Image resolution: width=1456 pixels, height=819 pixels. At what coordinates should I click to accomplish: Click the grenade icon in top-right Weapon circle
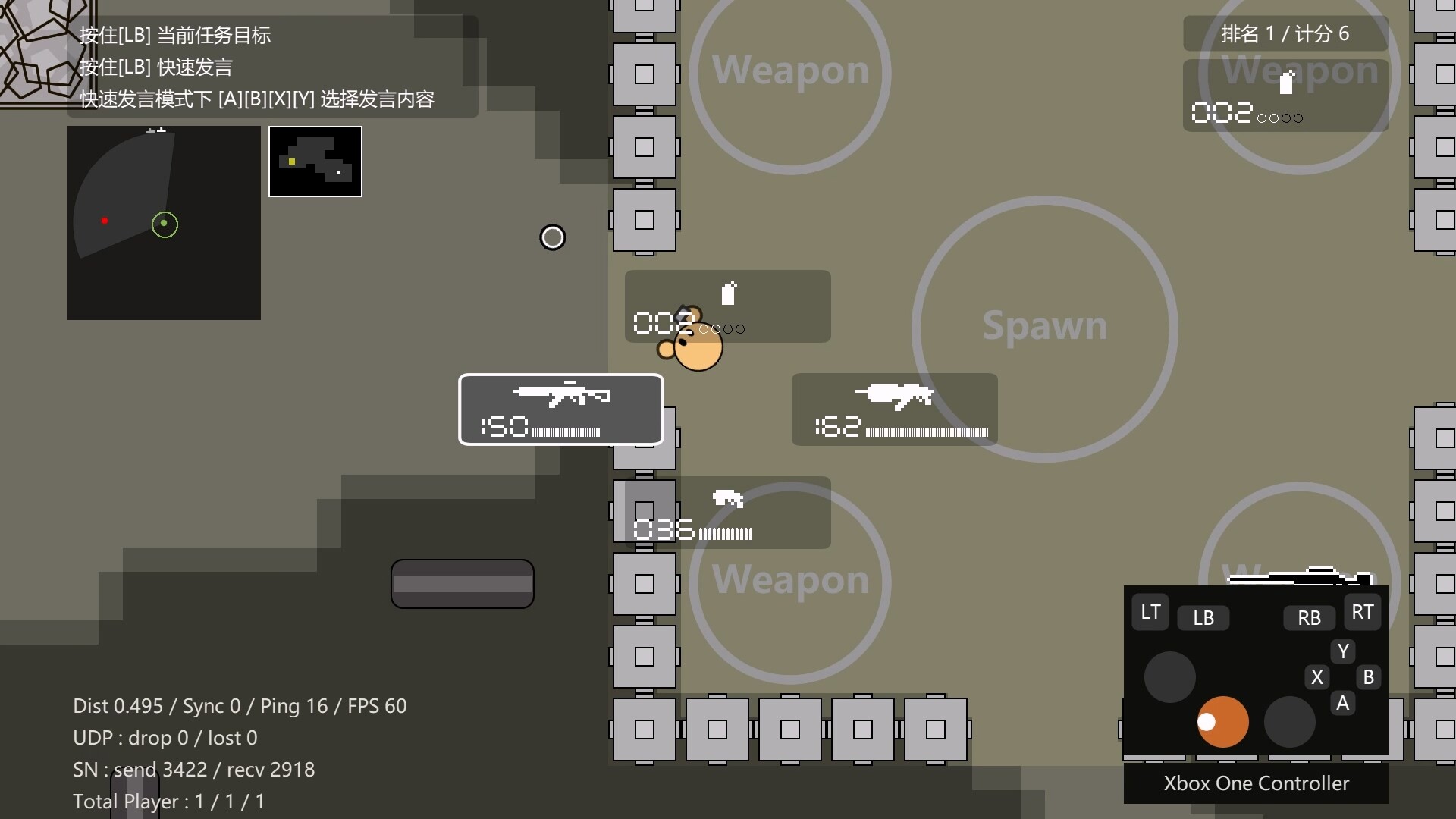[x=1287, y=83]
